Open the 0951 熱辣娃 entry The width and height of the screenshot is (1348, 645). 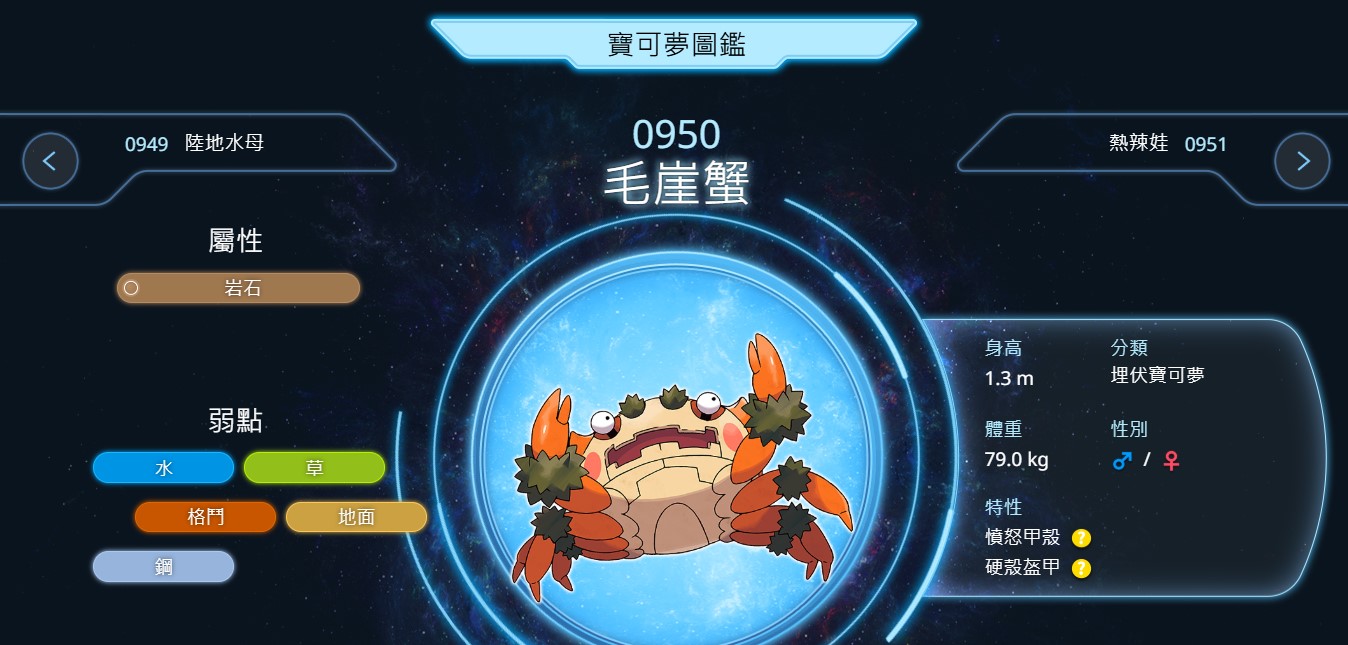coord(1167,144)
